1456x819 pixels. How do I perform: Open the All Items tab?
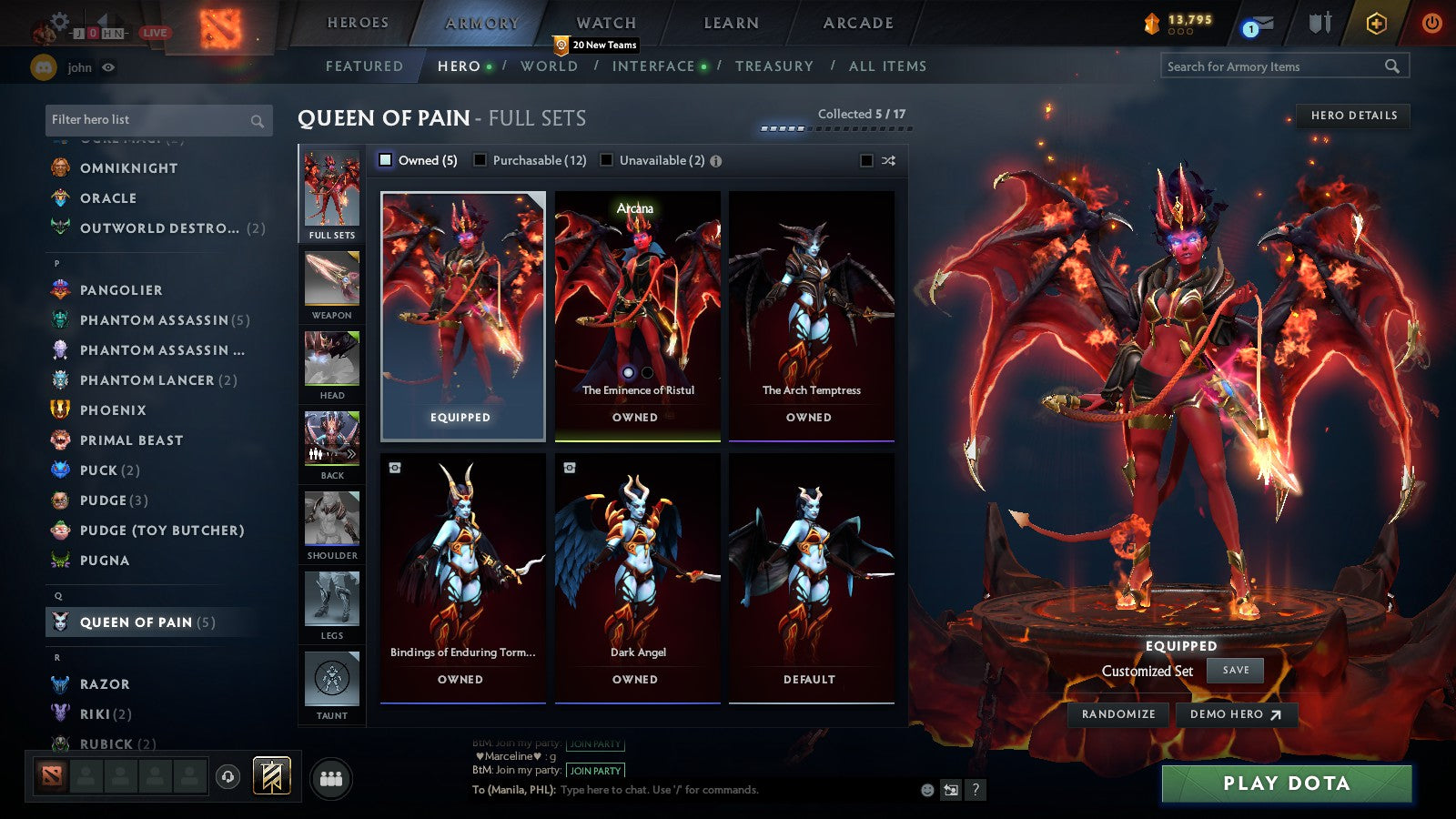tap(887, 66)
